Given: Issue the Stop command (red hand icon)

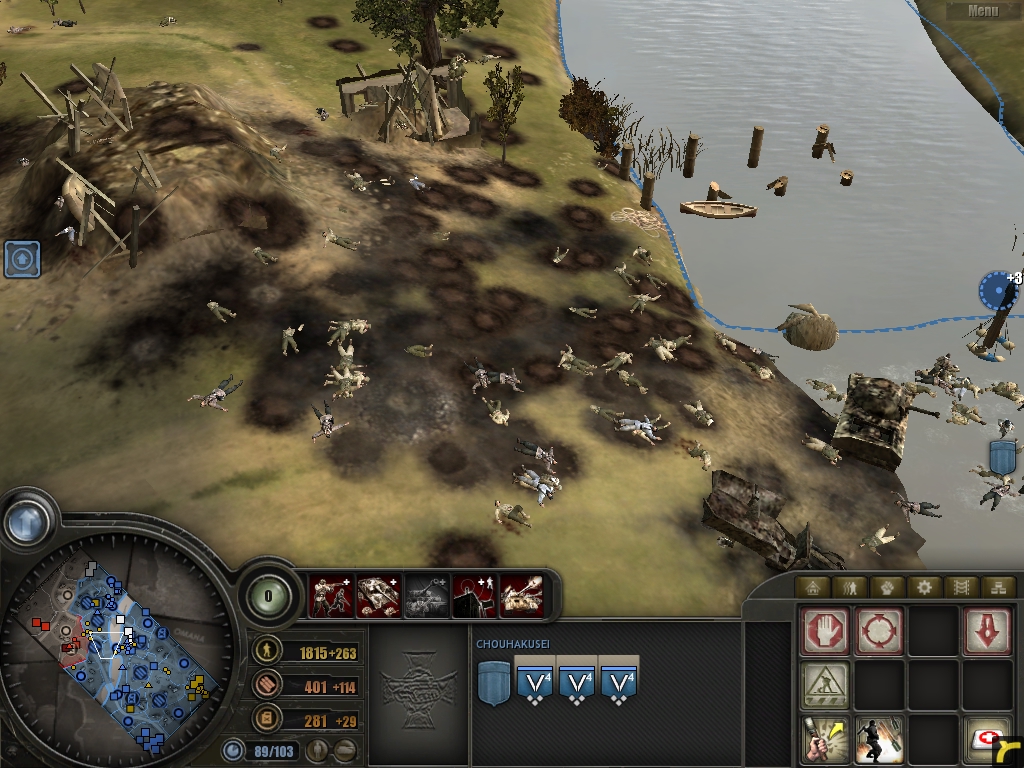Looking at the screenshot, I should pos(825,632).
